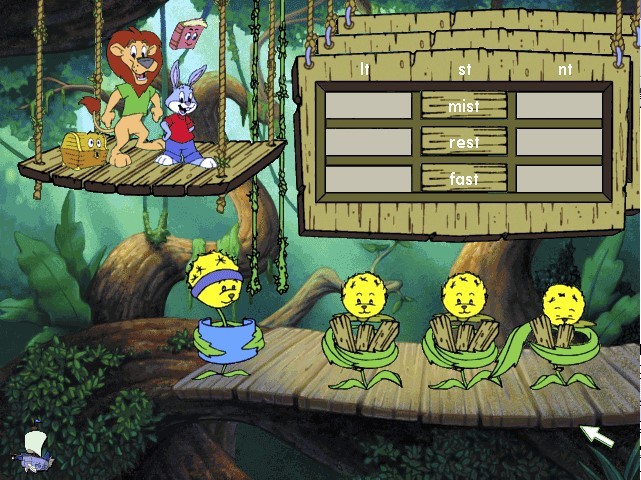The height and width of the screenshot is (480, 641).
Task: Select the "lt" column heading
Action: [366, 69]
